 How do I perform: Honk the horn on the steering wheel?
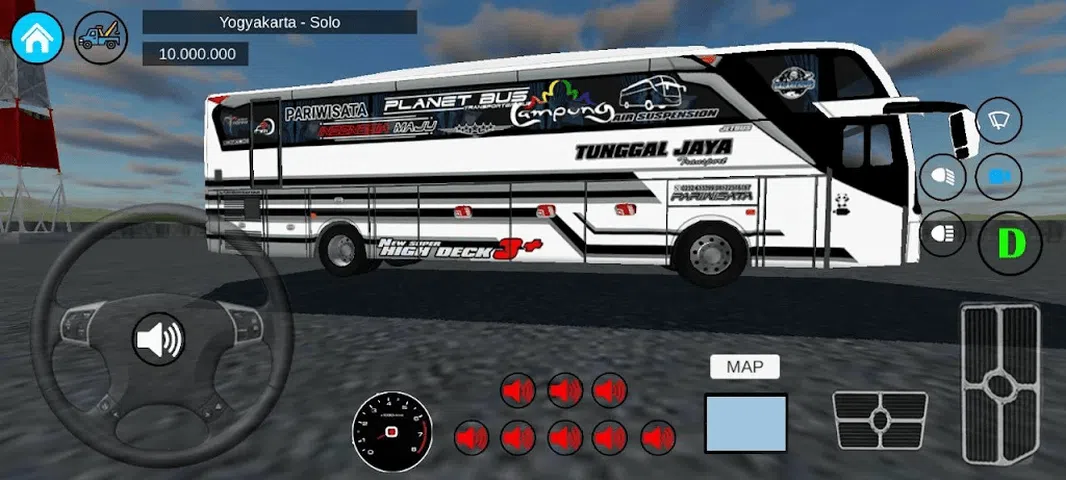(x=159, y=340)
